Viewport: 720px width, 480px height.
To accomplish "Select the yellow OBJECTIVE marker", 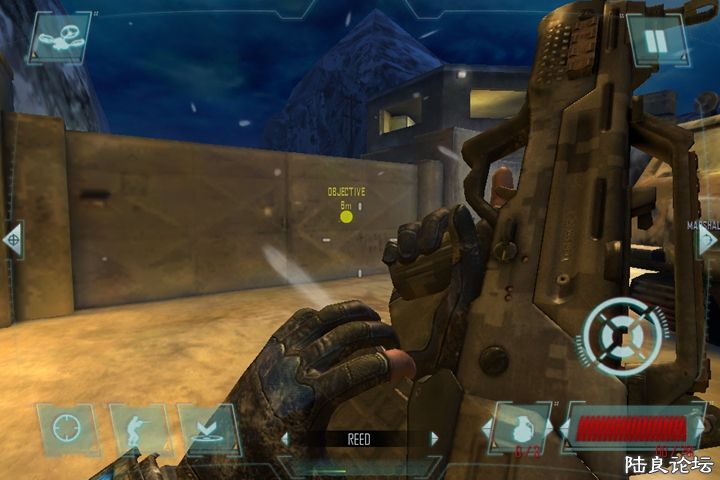I will [346, 216].
